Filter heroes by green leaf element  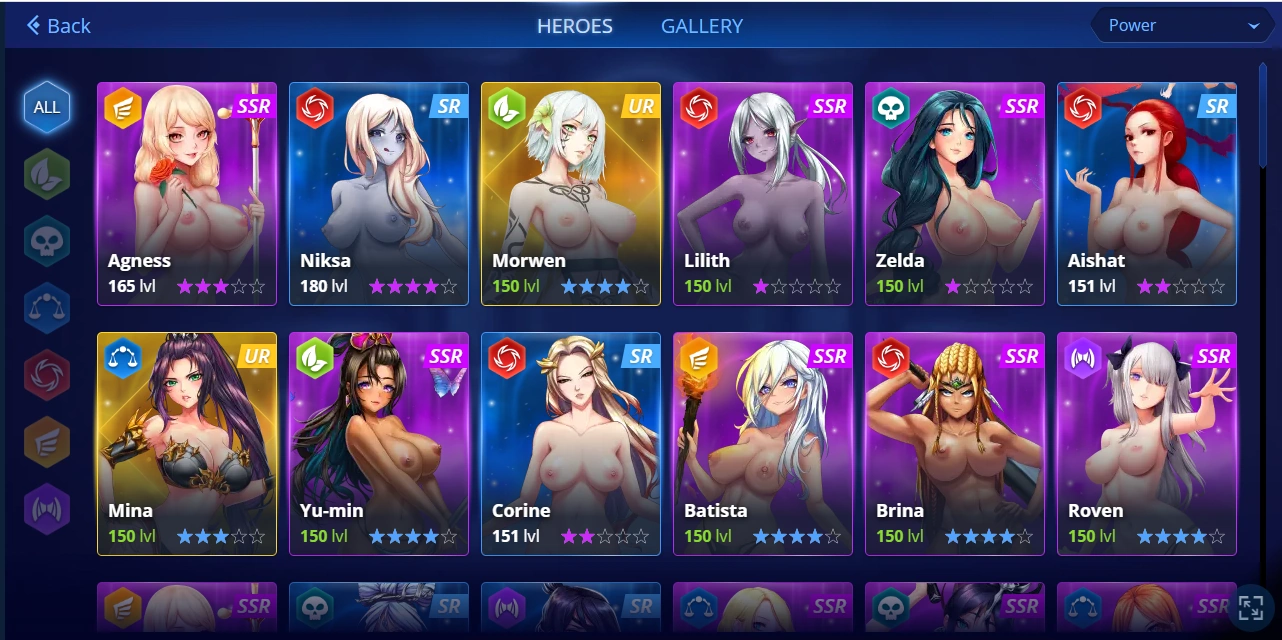click(47, 174)
